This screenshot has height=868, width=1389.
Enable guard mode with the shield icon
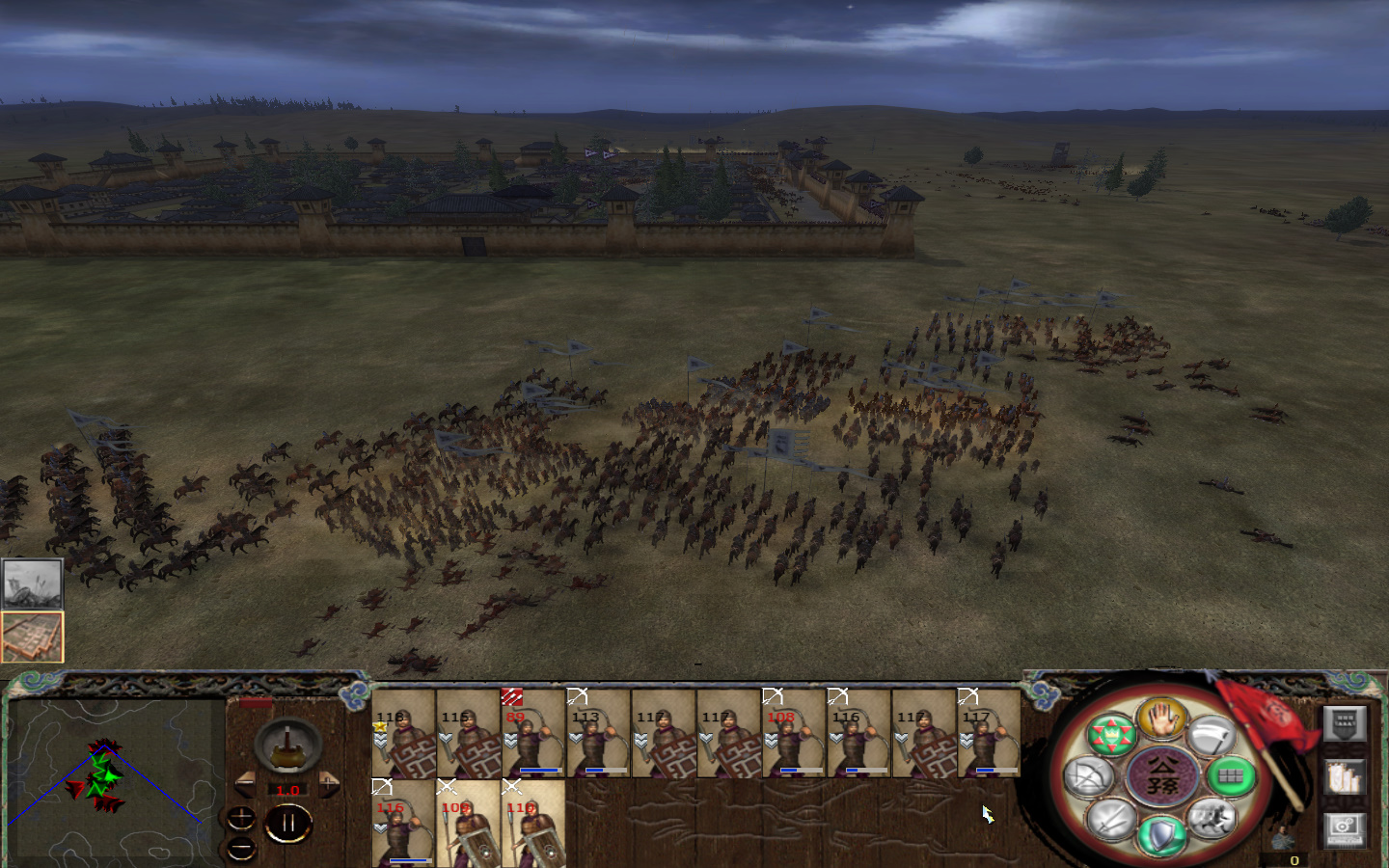[1162, 833]
